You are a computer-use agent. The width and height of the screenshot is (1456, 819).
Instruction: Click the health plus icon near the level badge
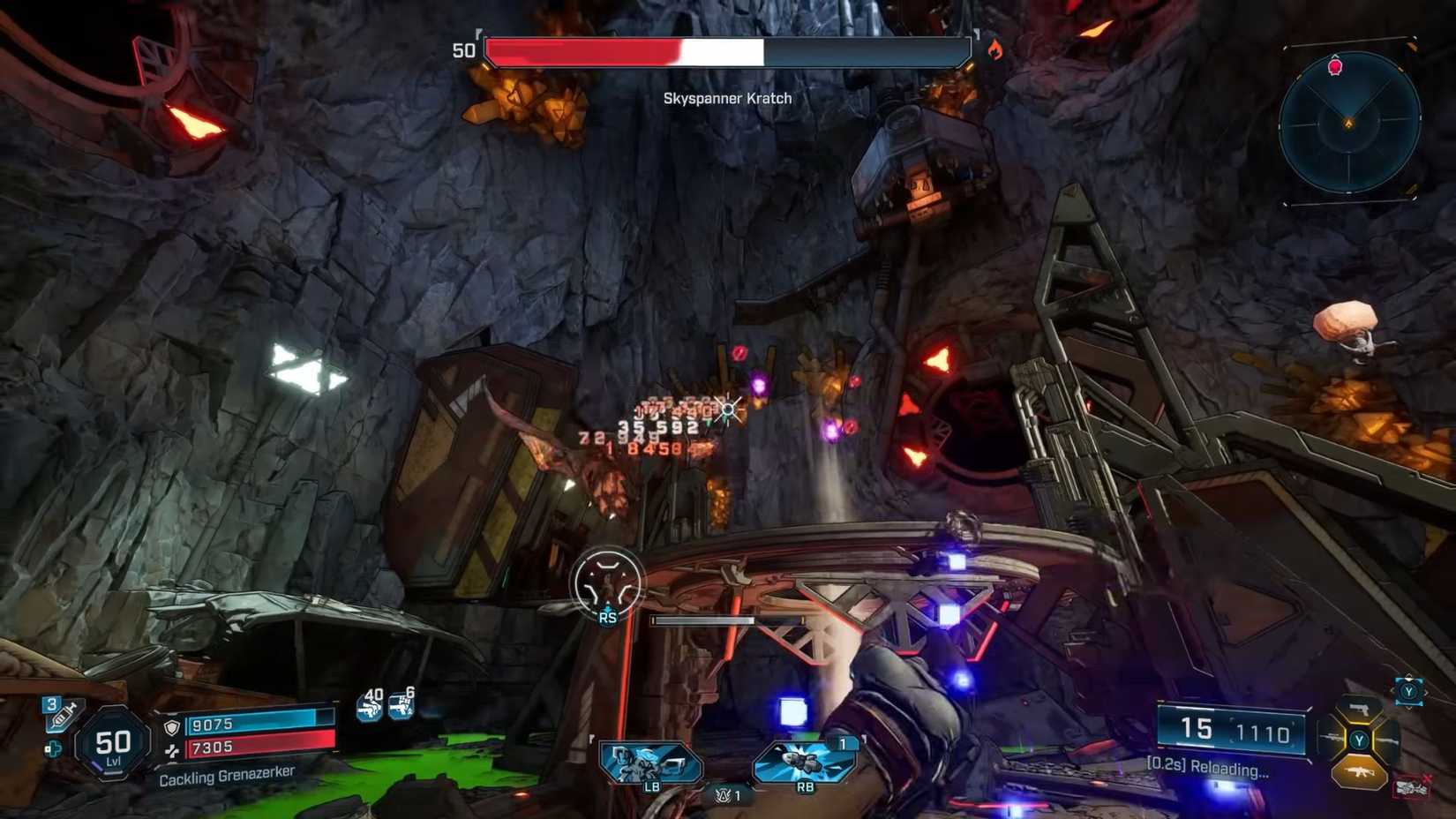coord(54,748)
